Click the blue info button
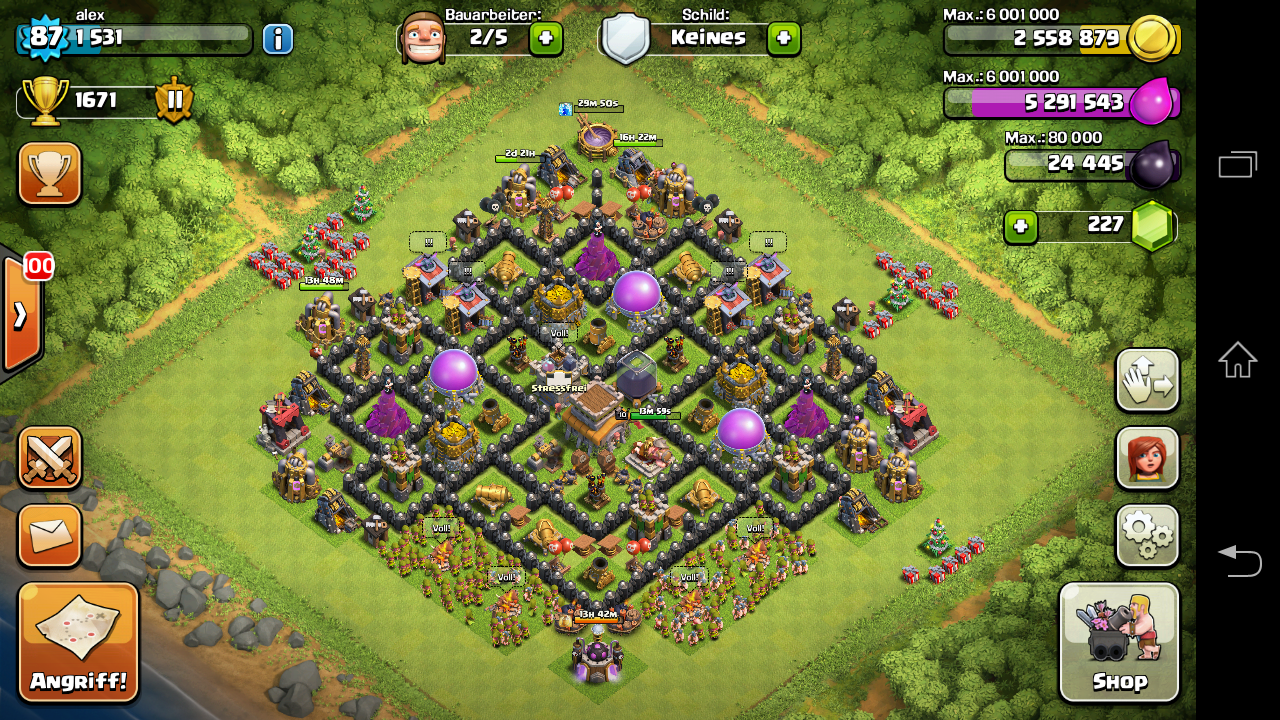Image resolution: width=1280 pixels, height=720 pixels. (x=278, y=39)
